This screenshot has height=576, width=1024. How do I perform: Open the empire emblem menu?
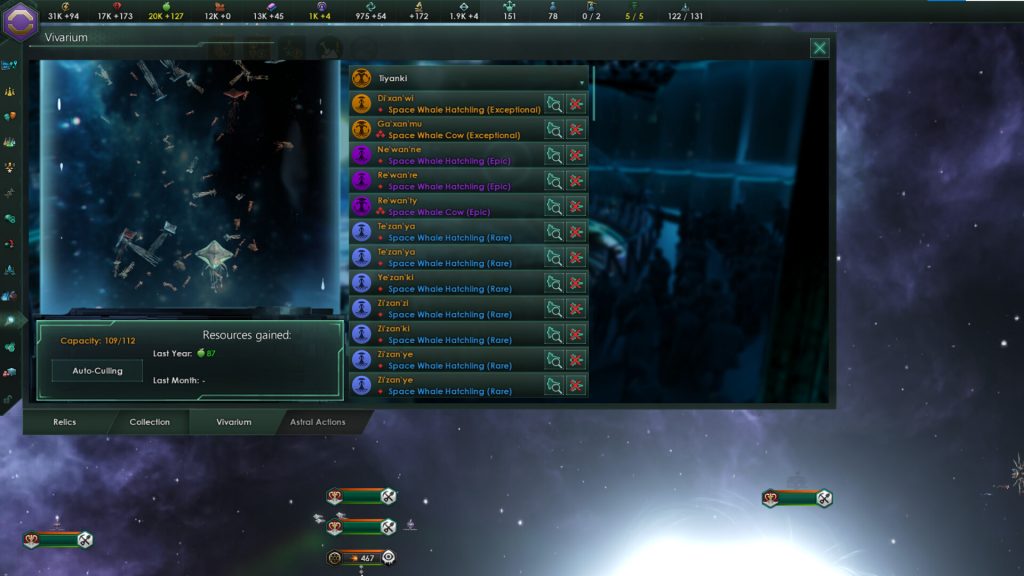pyautogui.click(x=20, y=19)
